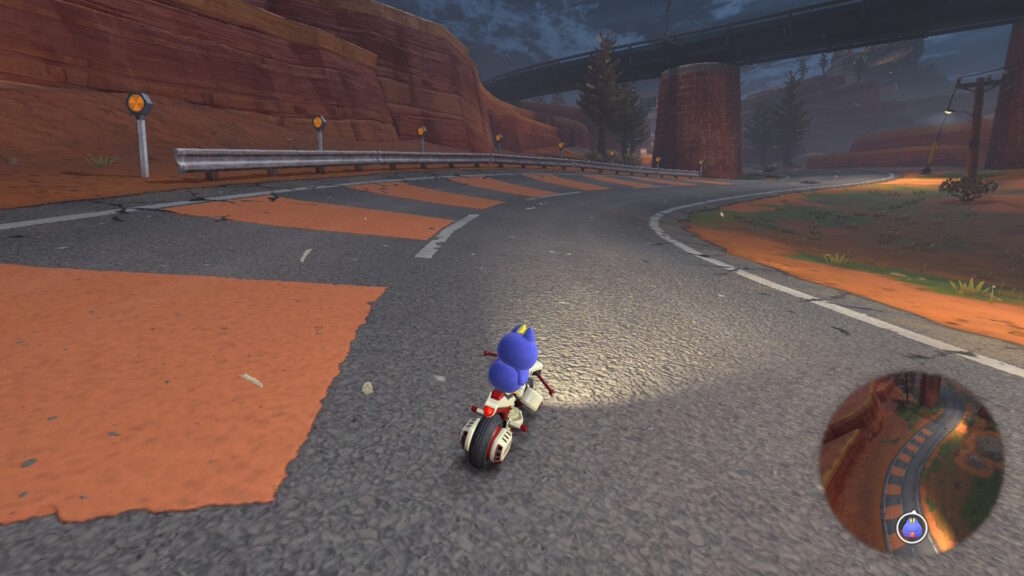Select the blue player marker on minimap
Screen dimensions: 1024x576
point(911,527)
